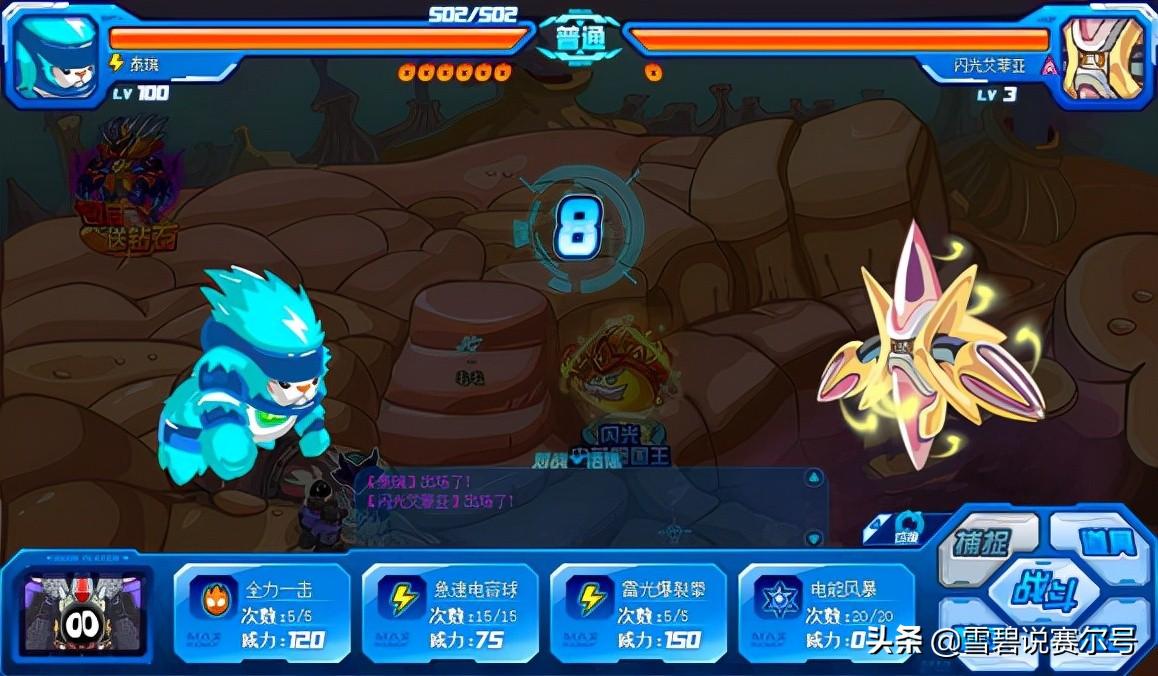Use the 全力一击 skill with power 120
1158x676 pixels.
tap(261, 612)
